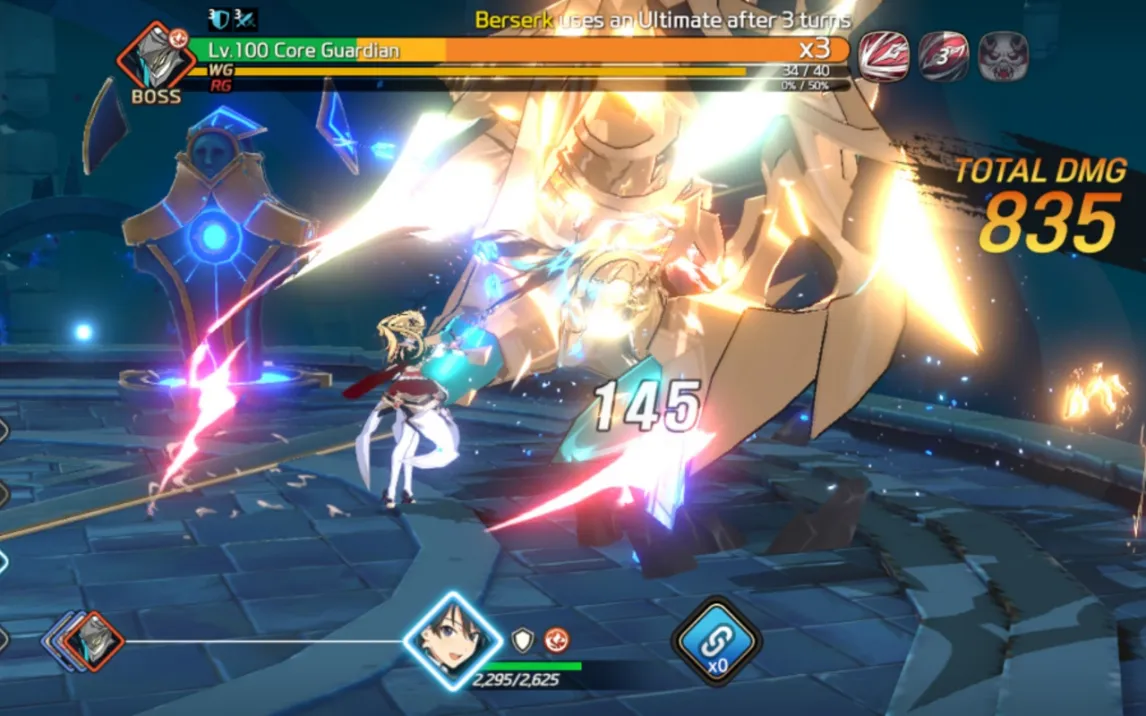
Task: Select the demon mask boss skill icon
Action: [1003, 56]
